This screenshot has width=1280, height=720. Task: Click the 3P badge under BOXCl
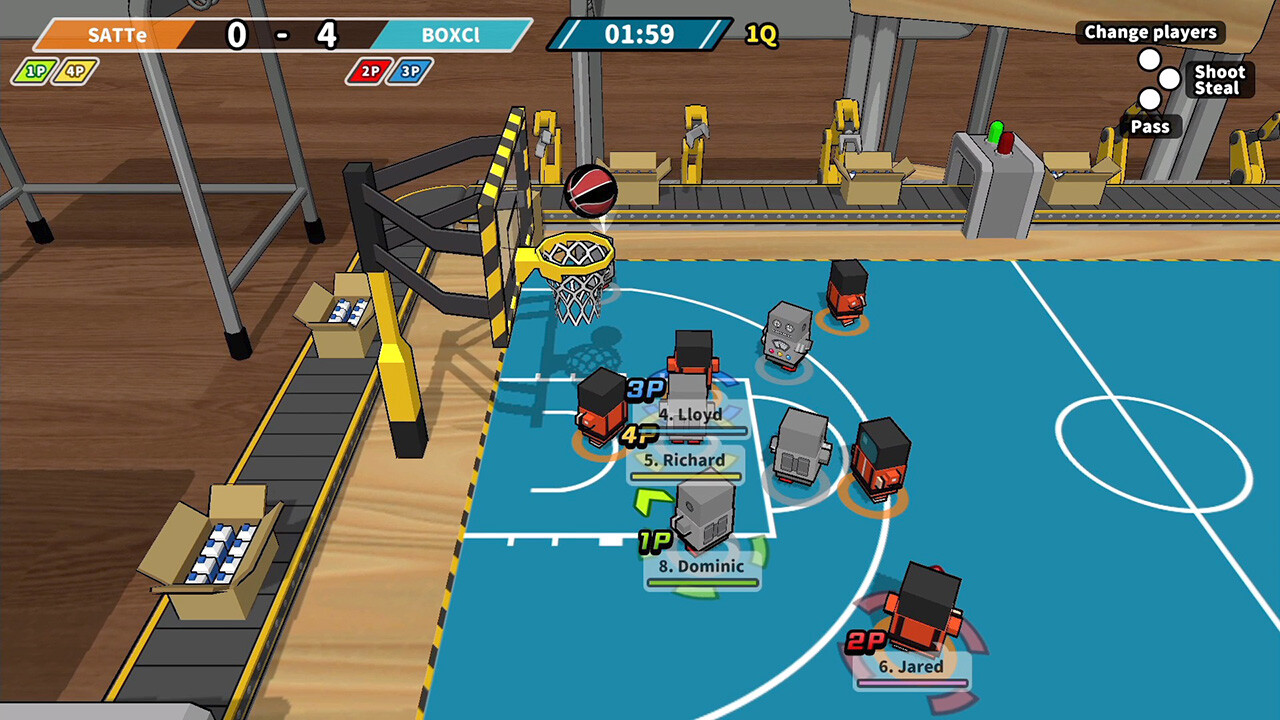[404, 72]
